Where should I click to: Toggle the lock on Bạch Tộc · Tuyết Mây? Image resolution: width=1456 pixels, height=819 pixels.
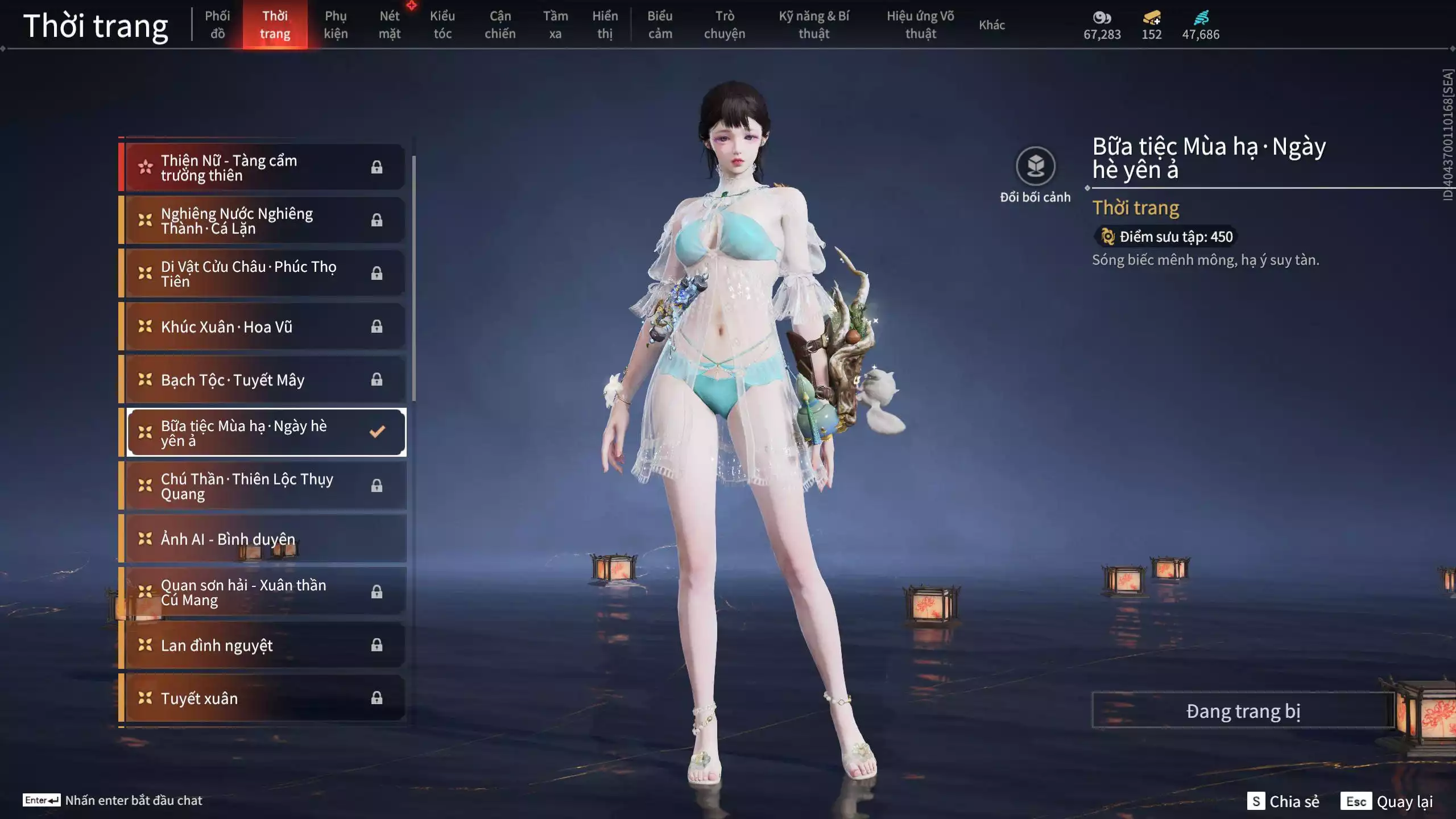coord(377,379)
